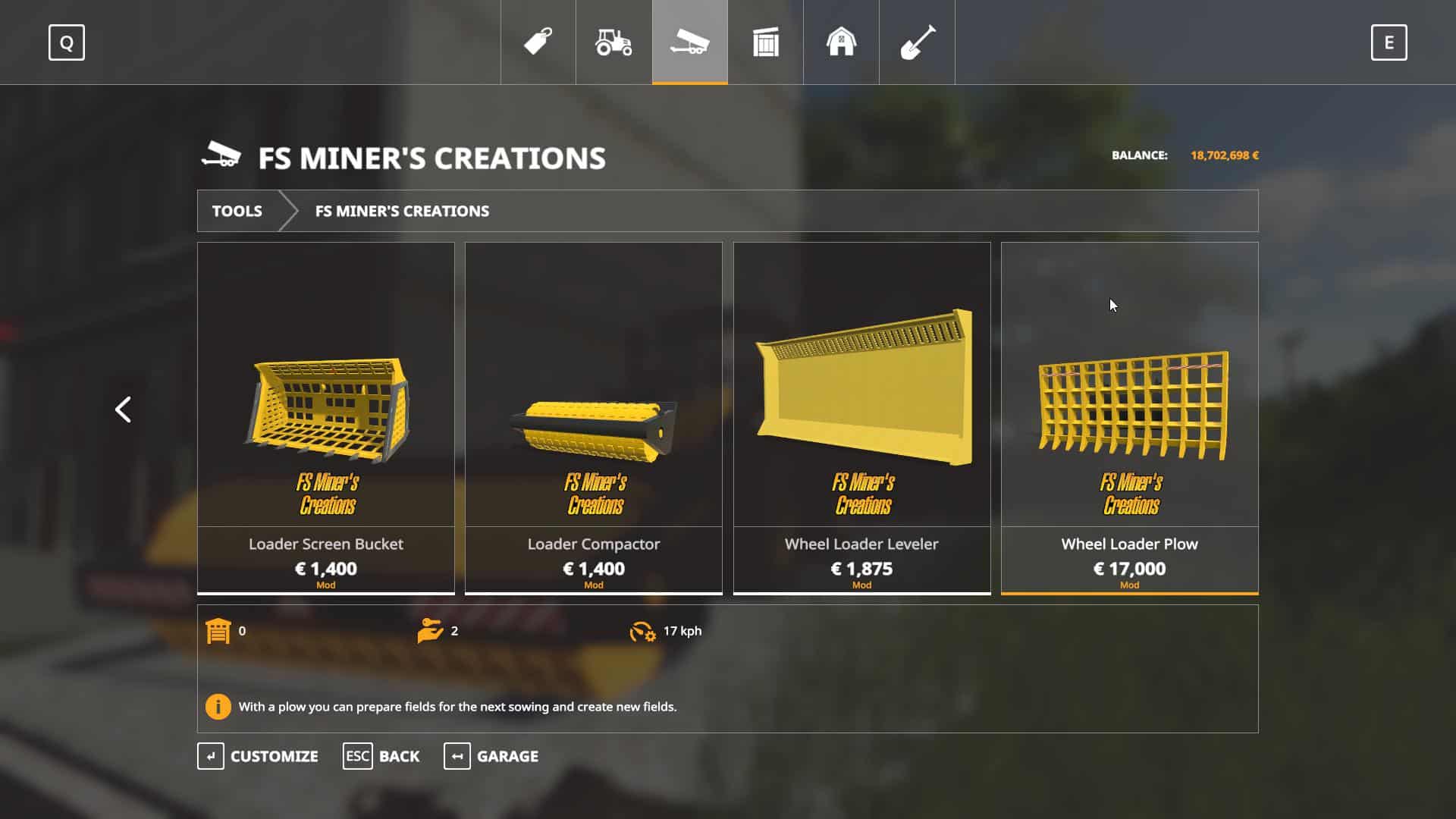Customize the selected tool
The height and width of the screenshot is (819, 1456).
click(258, 756)
